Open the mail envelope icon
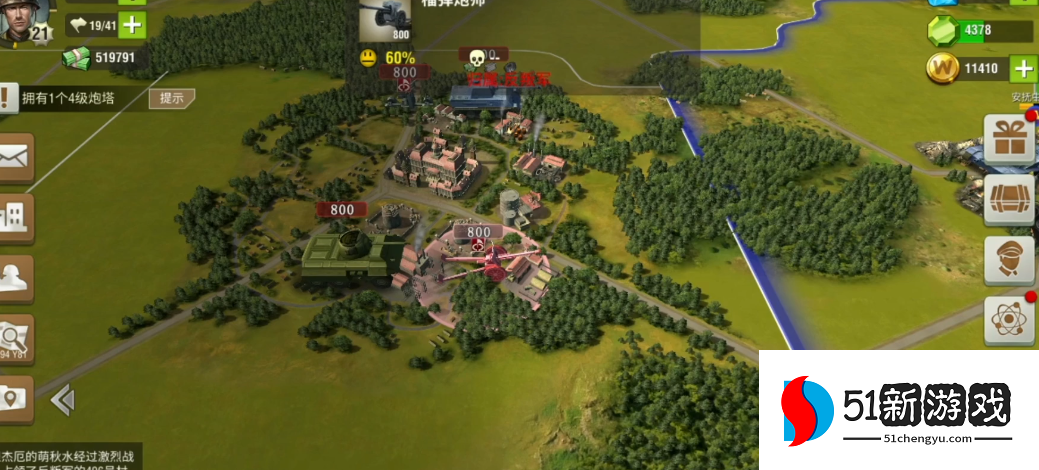This screenshot has width=1039, height=470. [15, 157]
